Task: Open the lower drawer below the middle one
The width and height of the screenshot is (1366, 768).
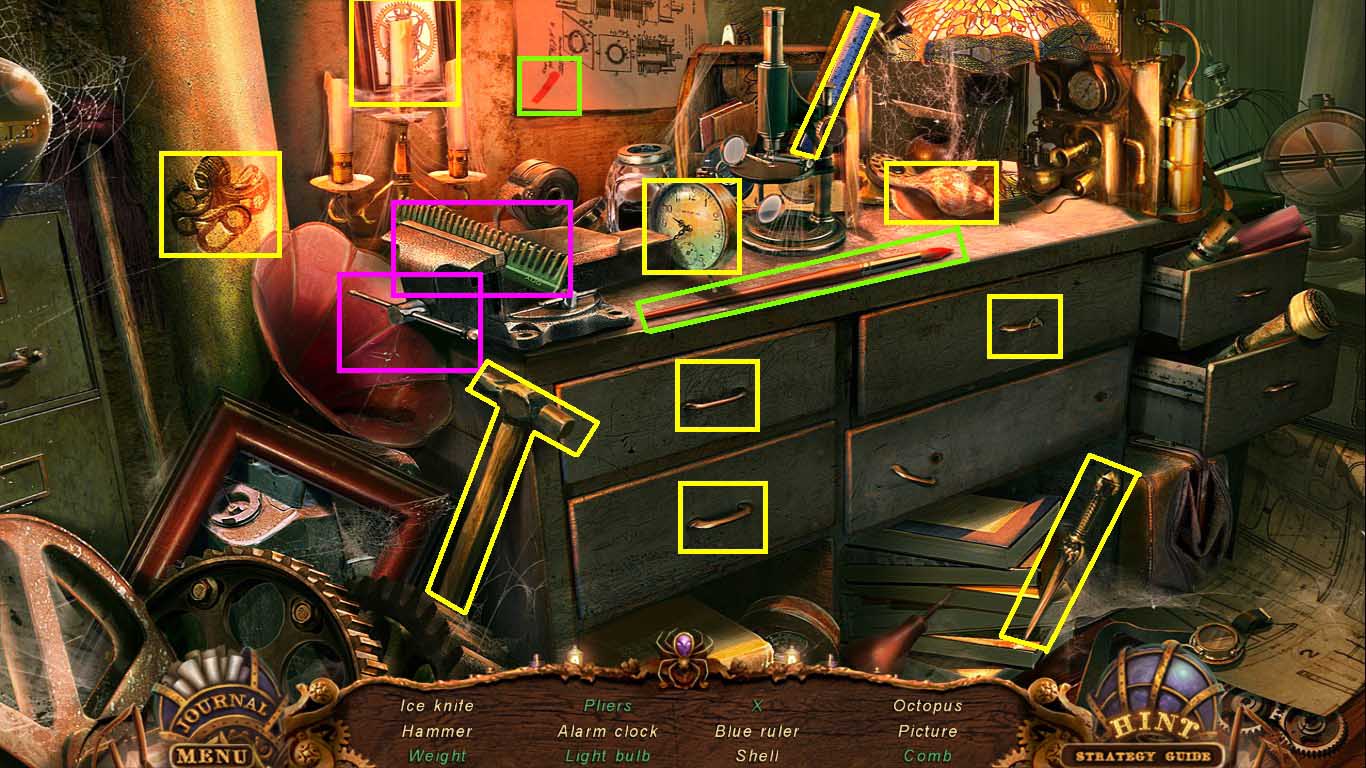Action: tap(722, 516)
